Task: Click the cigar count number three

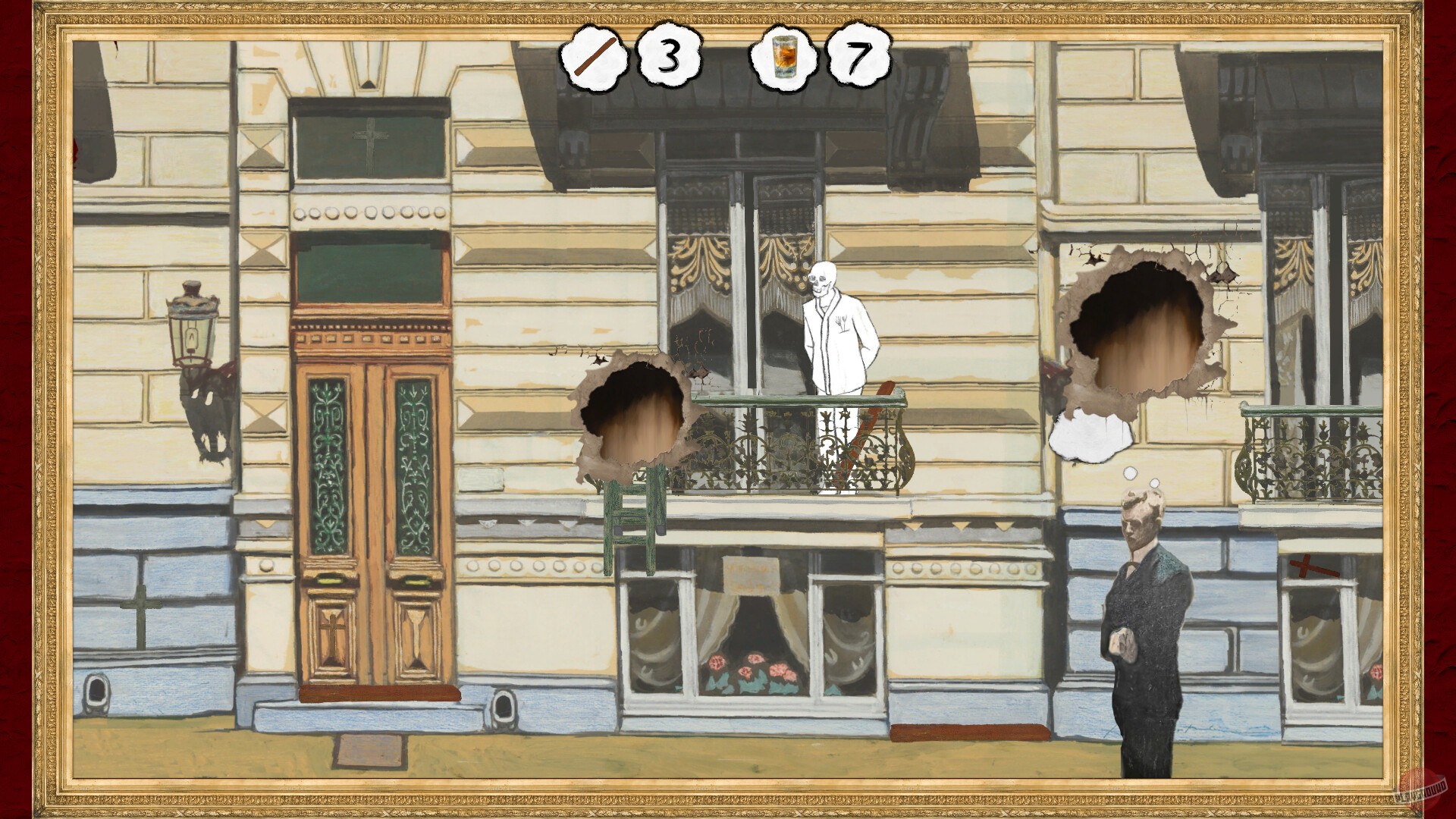Action: (670, 57)
